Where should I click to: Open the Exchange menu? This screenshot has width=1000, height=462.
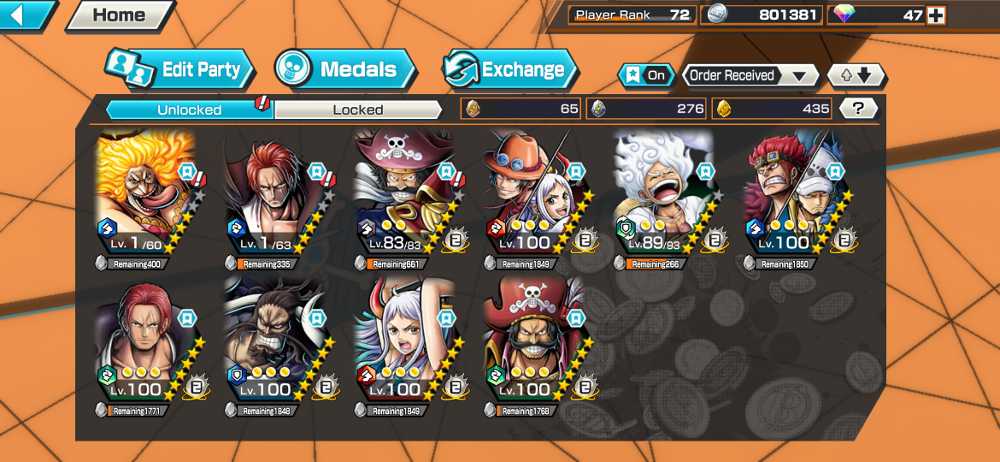(x=511, y=70)
